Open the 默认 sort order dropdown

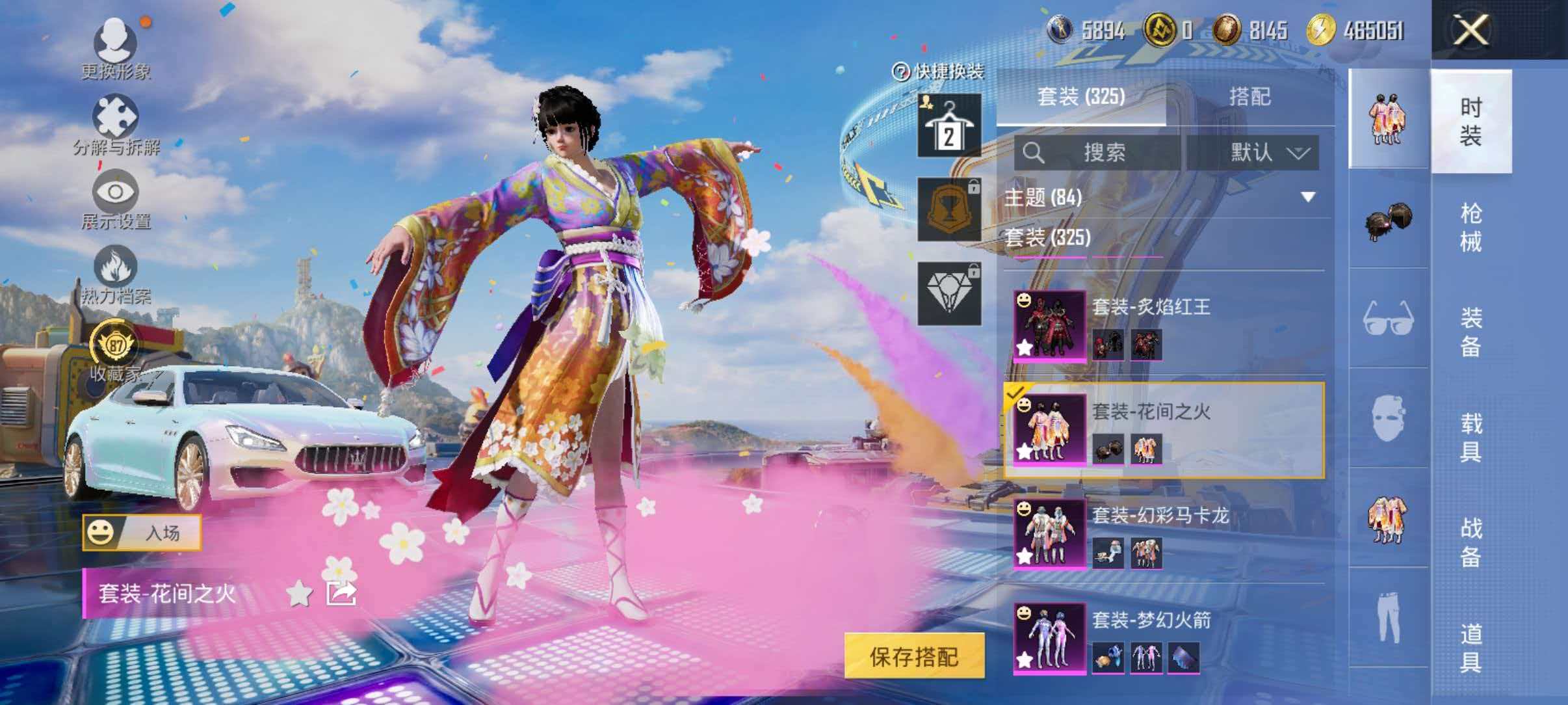[x=1266, y=152]
